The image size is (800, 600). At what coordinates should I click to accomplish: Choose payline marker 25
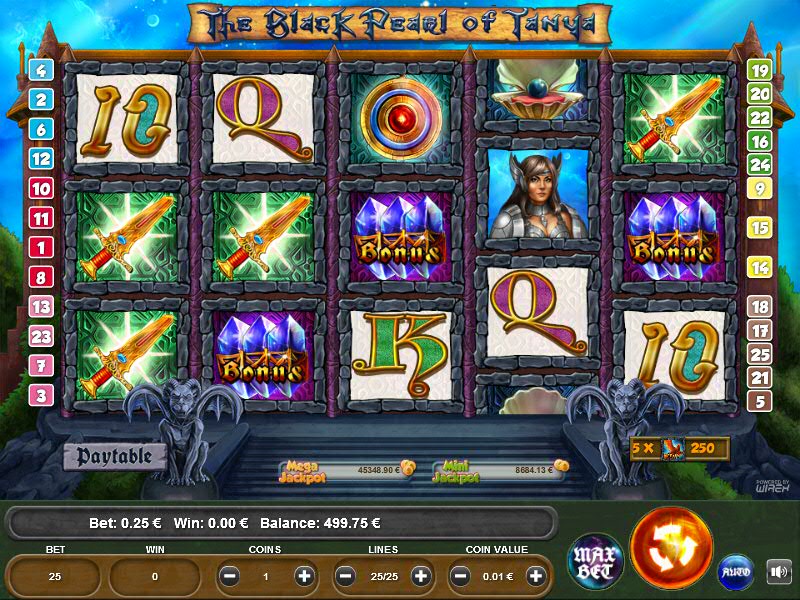tap(760, 354)
